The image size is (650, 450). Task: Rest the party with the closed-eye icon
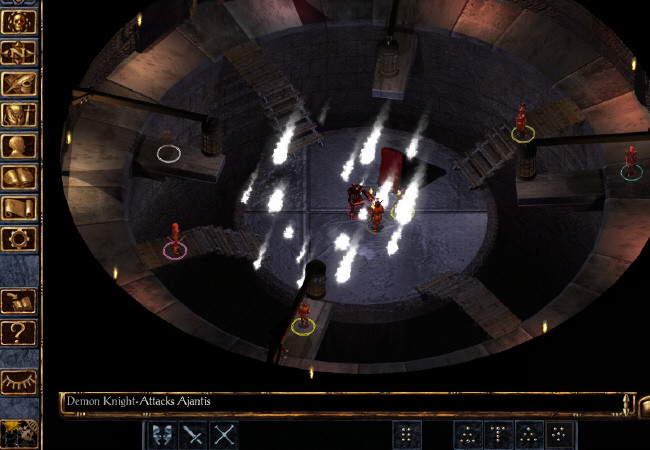[20, 381]
